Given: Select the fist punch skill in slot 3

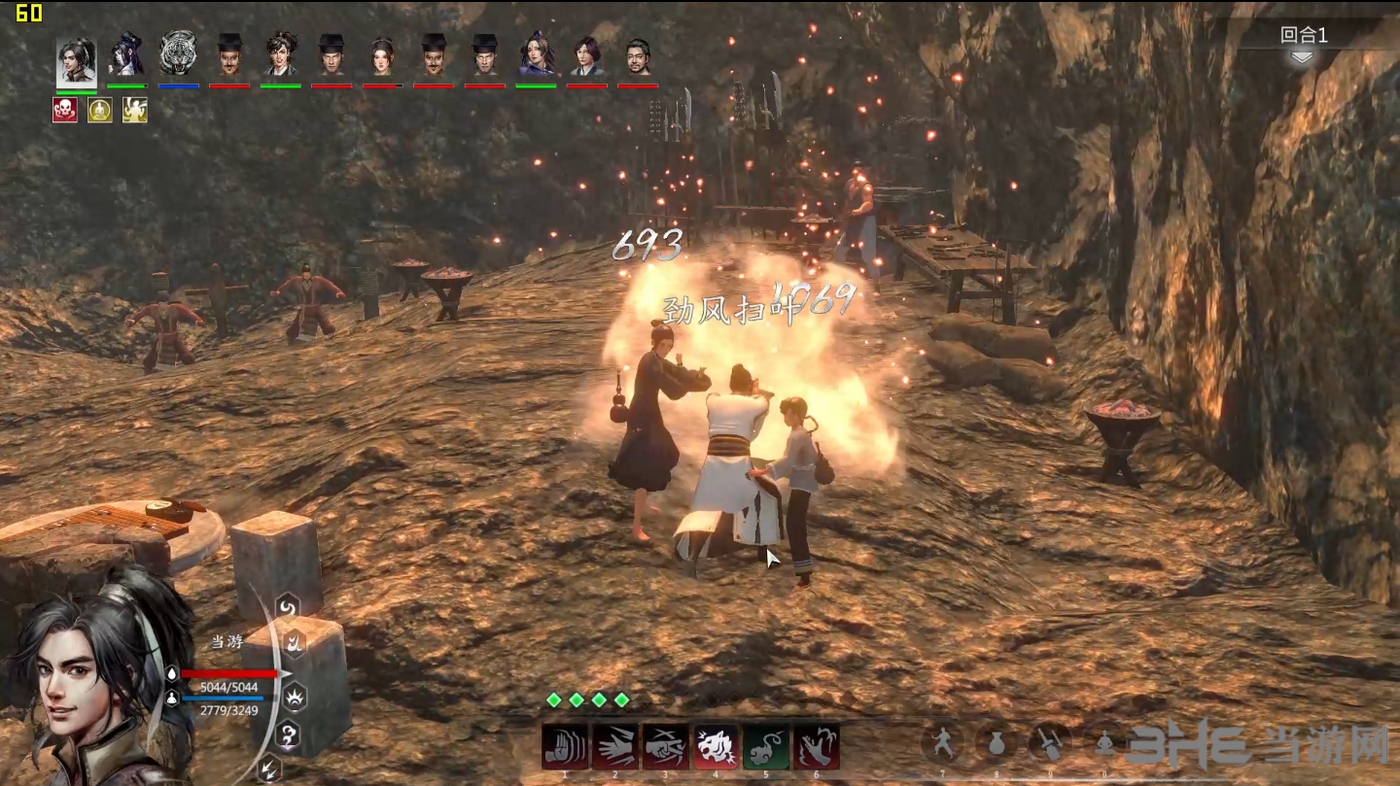Looking at the screenshot, I should (x=665, y=746).
